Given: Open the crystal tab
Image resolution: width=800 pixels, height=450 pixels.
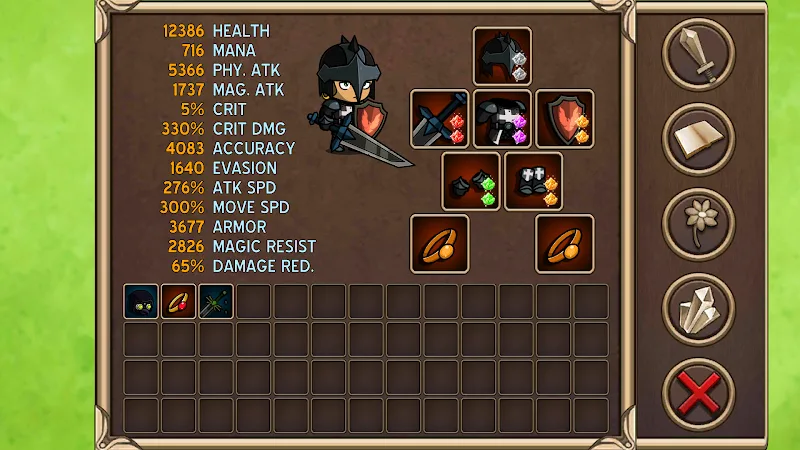Looking at the screenshot, I should tap(699, 308).
